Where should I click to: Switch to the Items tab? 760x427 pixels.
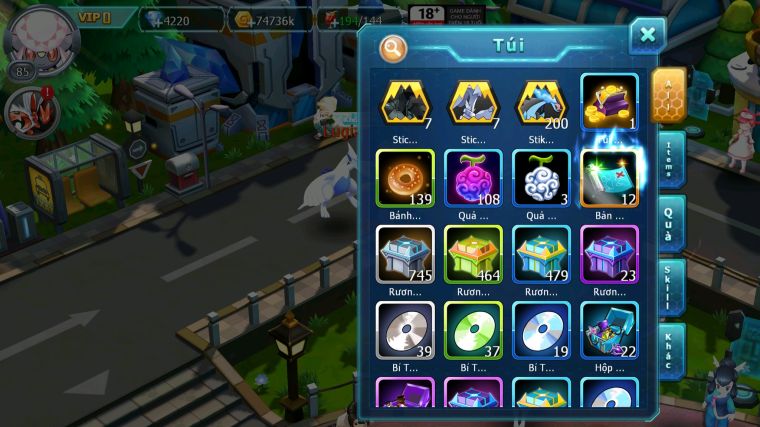[670, 158]
